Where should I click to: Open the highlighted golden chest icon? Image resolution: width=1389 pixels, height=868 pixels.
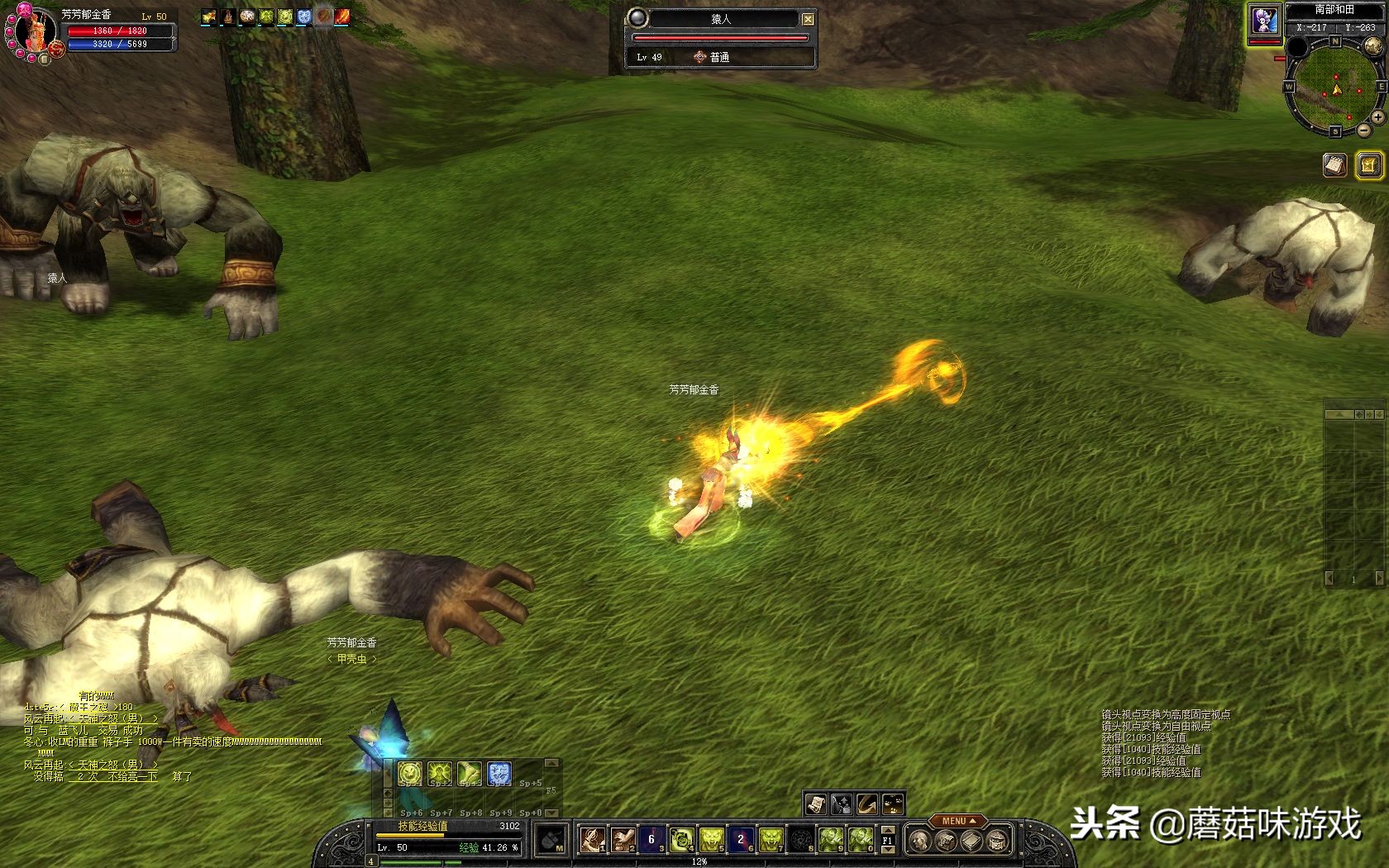(x=1369, y=165)
